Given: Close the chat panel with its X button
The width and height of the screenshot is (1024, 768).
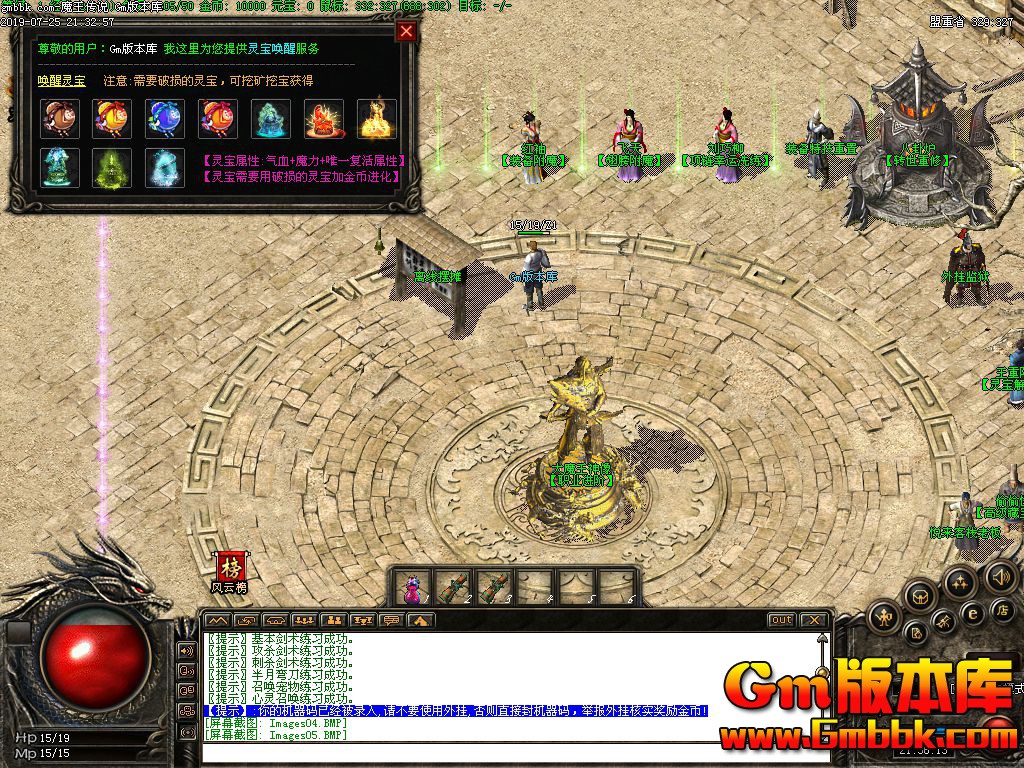Looking at the screenshot, I should (x=814, y=620).
